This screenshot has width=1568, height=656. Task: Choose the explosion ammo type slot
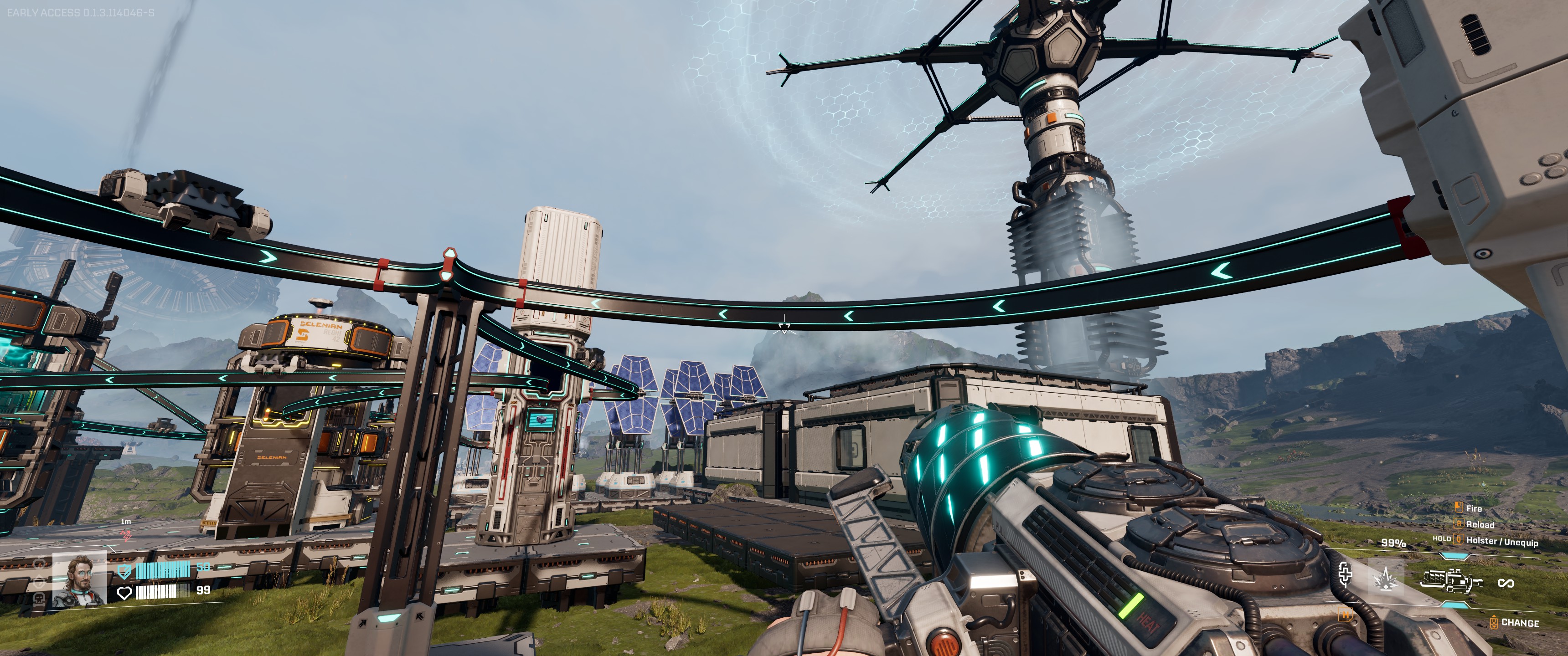pos(1386,578)
